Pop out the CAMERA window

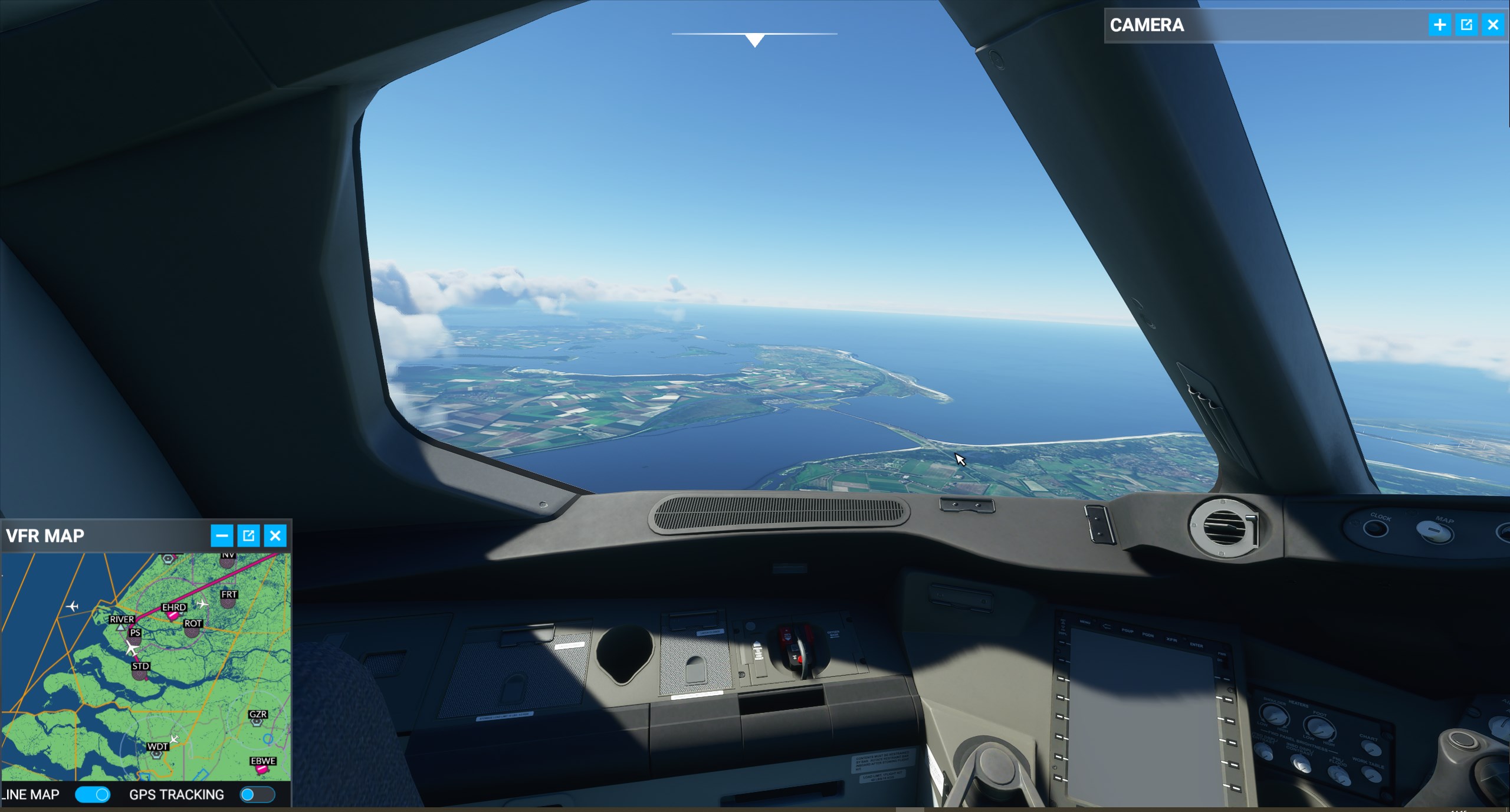[x=1466, y=25]
